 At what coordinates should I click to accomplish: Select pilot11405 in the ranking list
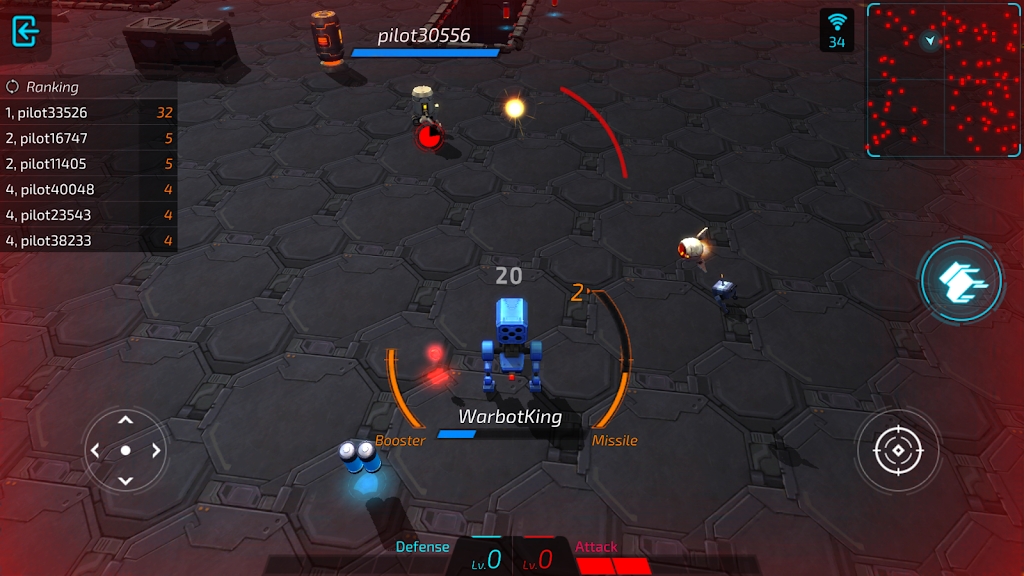tap(88, 164)
